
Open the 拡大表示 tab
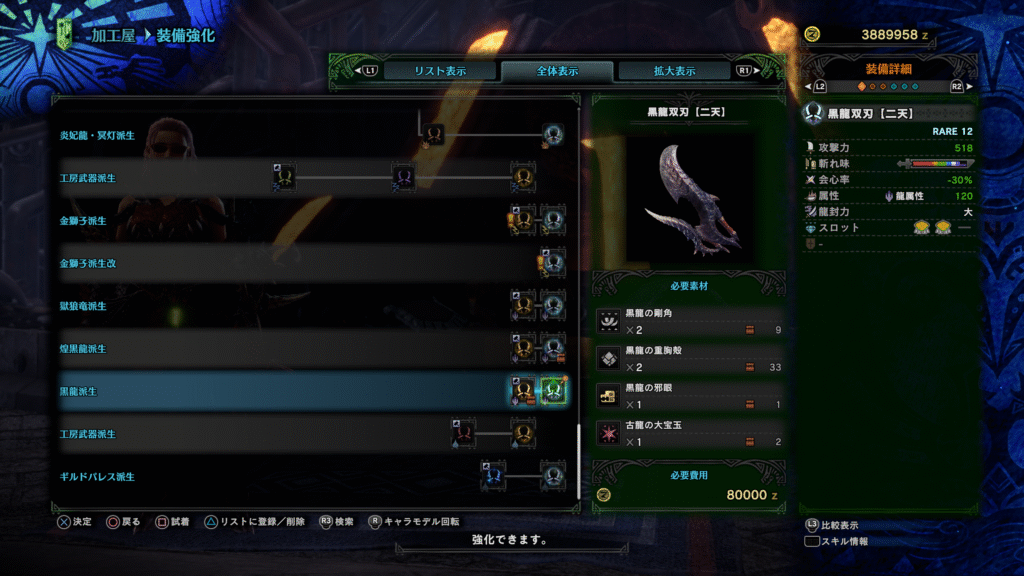pyautogui.click(x=674, y=71)
